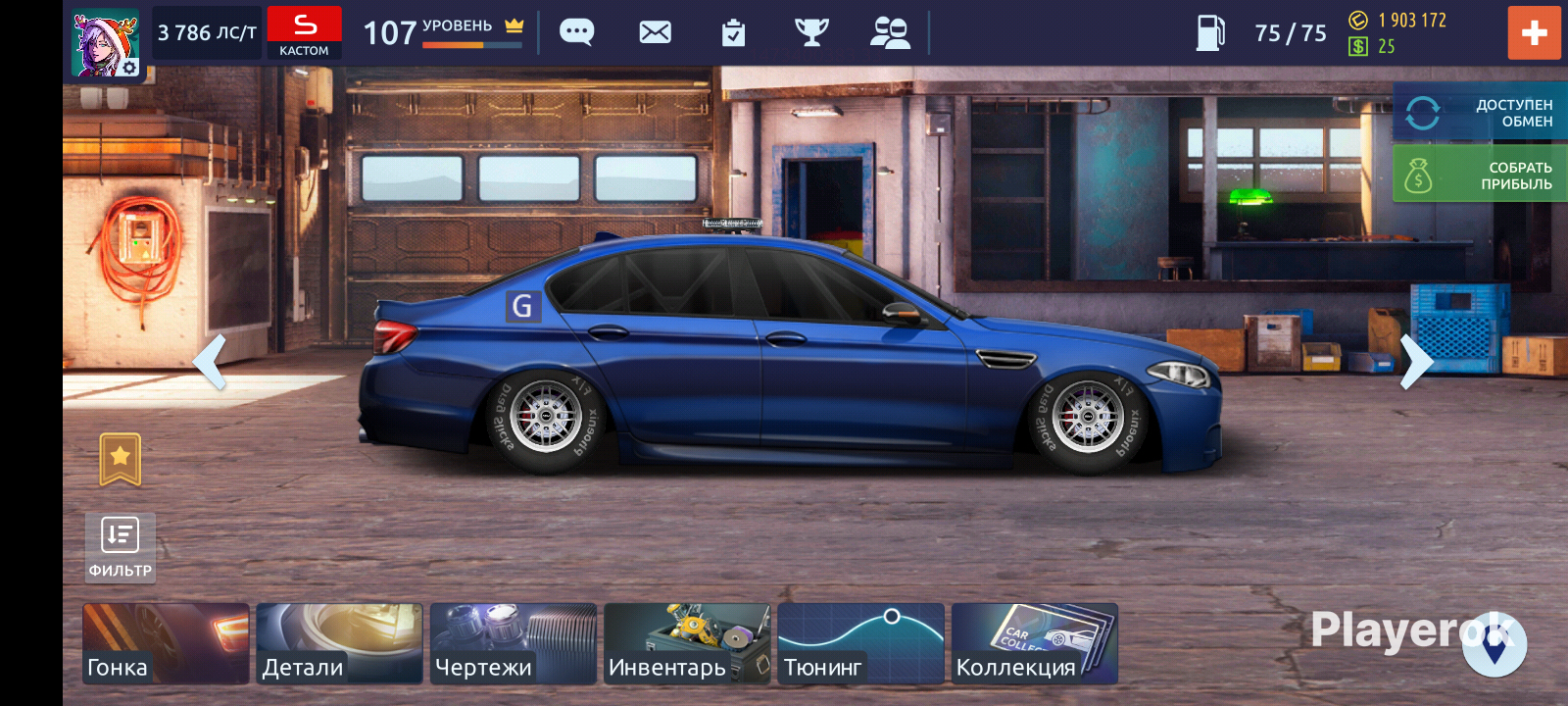
Task: Switch to the previous car
Action: tap(210, 361)
